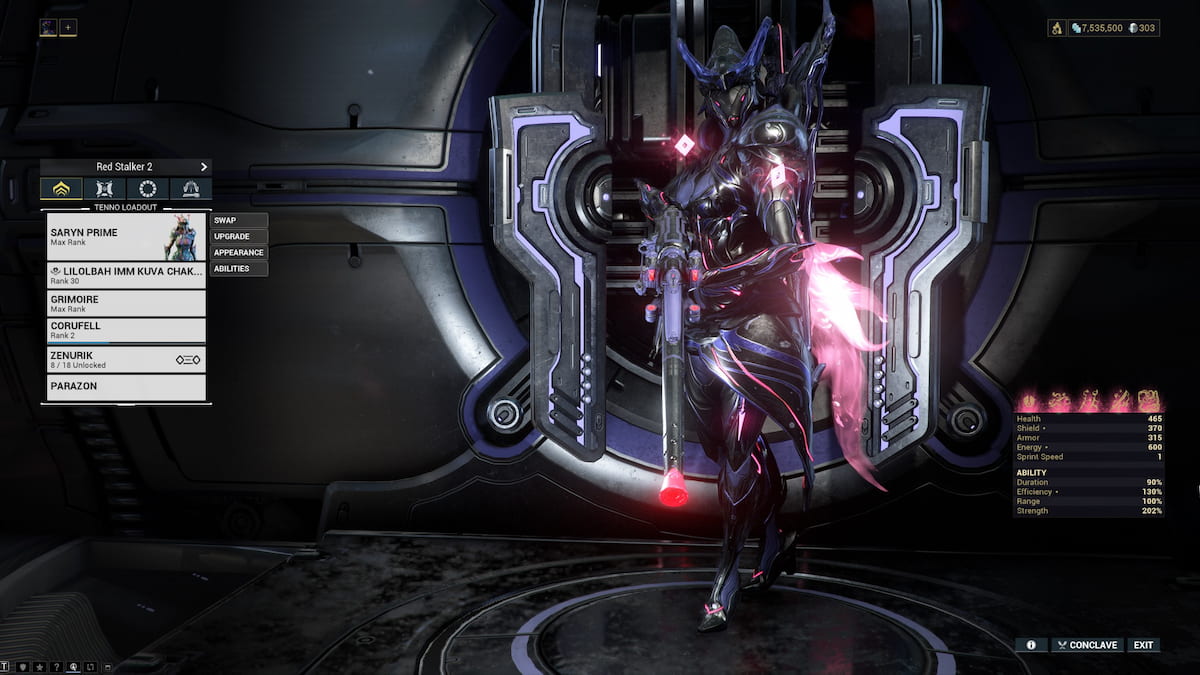Switch to the circular ring loadout tab

(147, 188)
